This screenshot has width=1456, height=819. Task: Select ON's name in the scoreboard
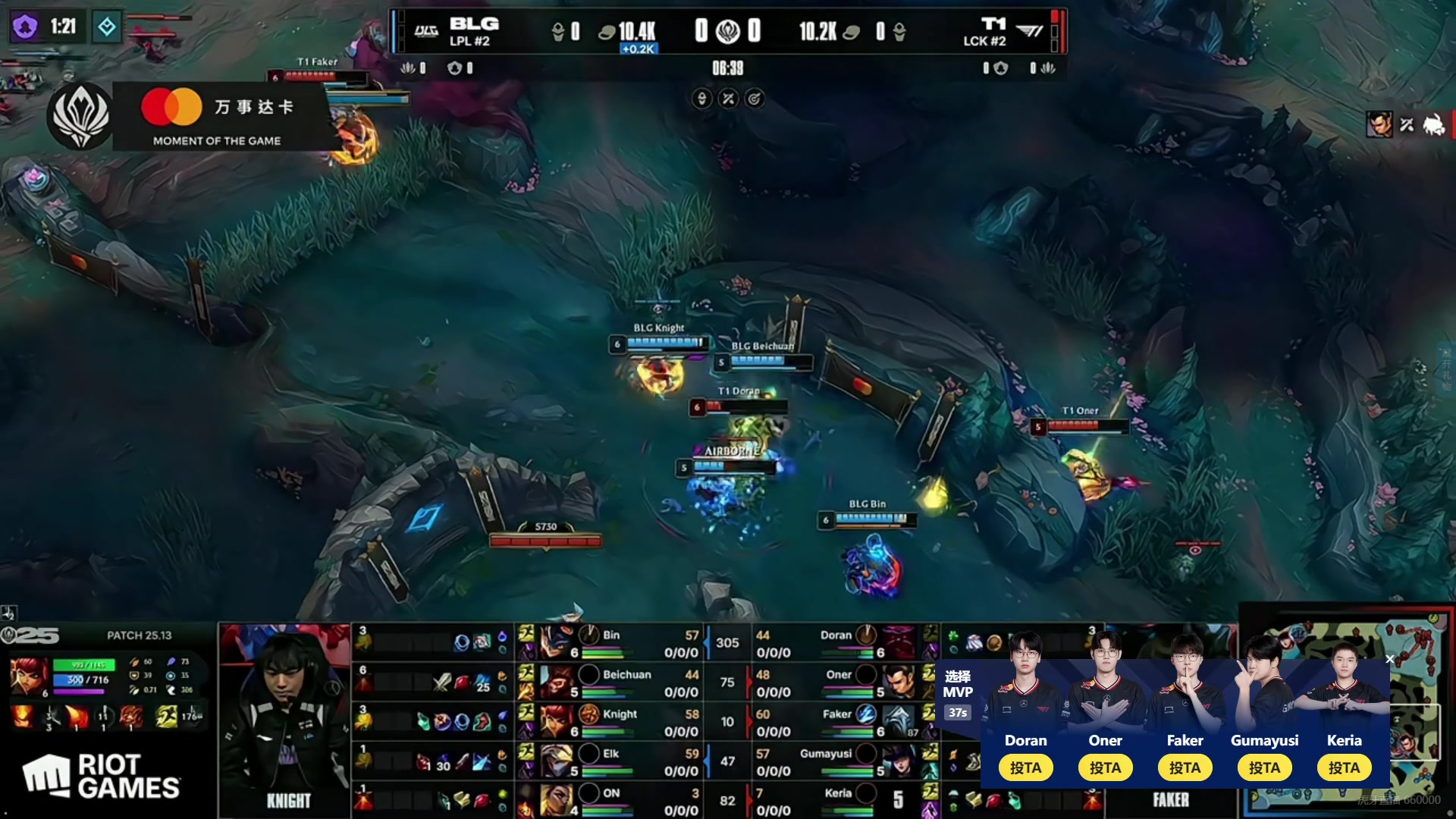(x=611, y=793)
